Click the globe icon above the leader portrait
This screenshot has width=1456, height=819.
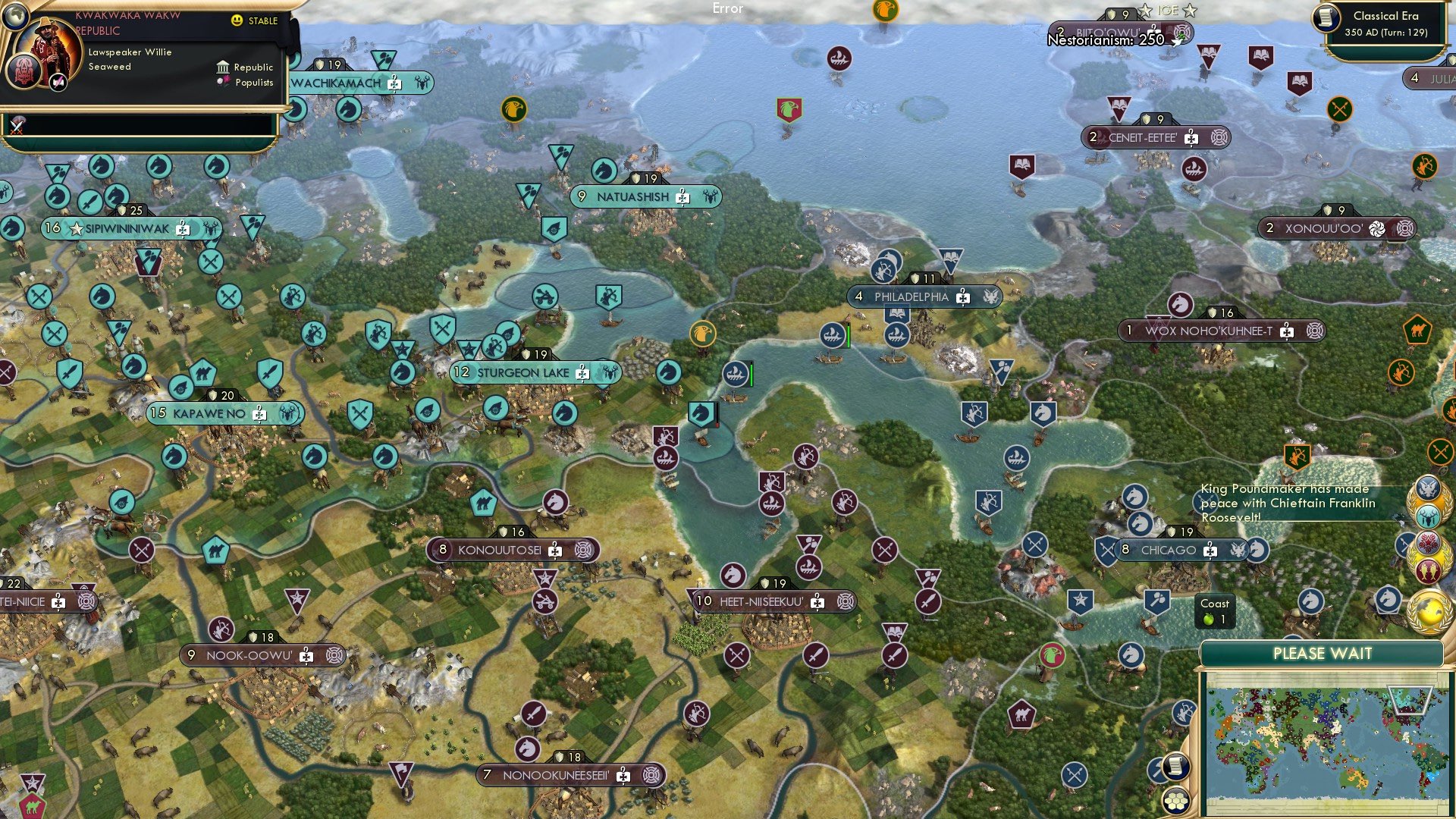point(15,15)
